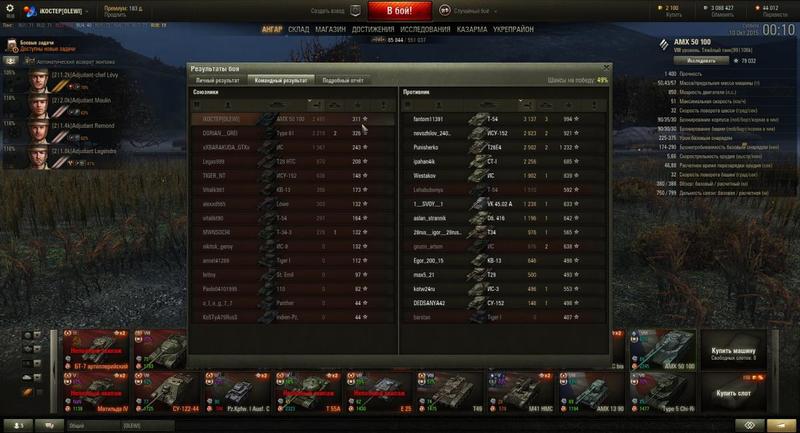Start battle with the red В бой! button
The height and width of the screenshot is (433, 800).
point(399,11)
